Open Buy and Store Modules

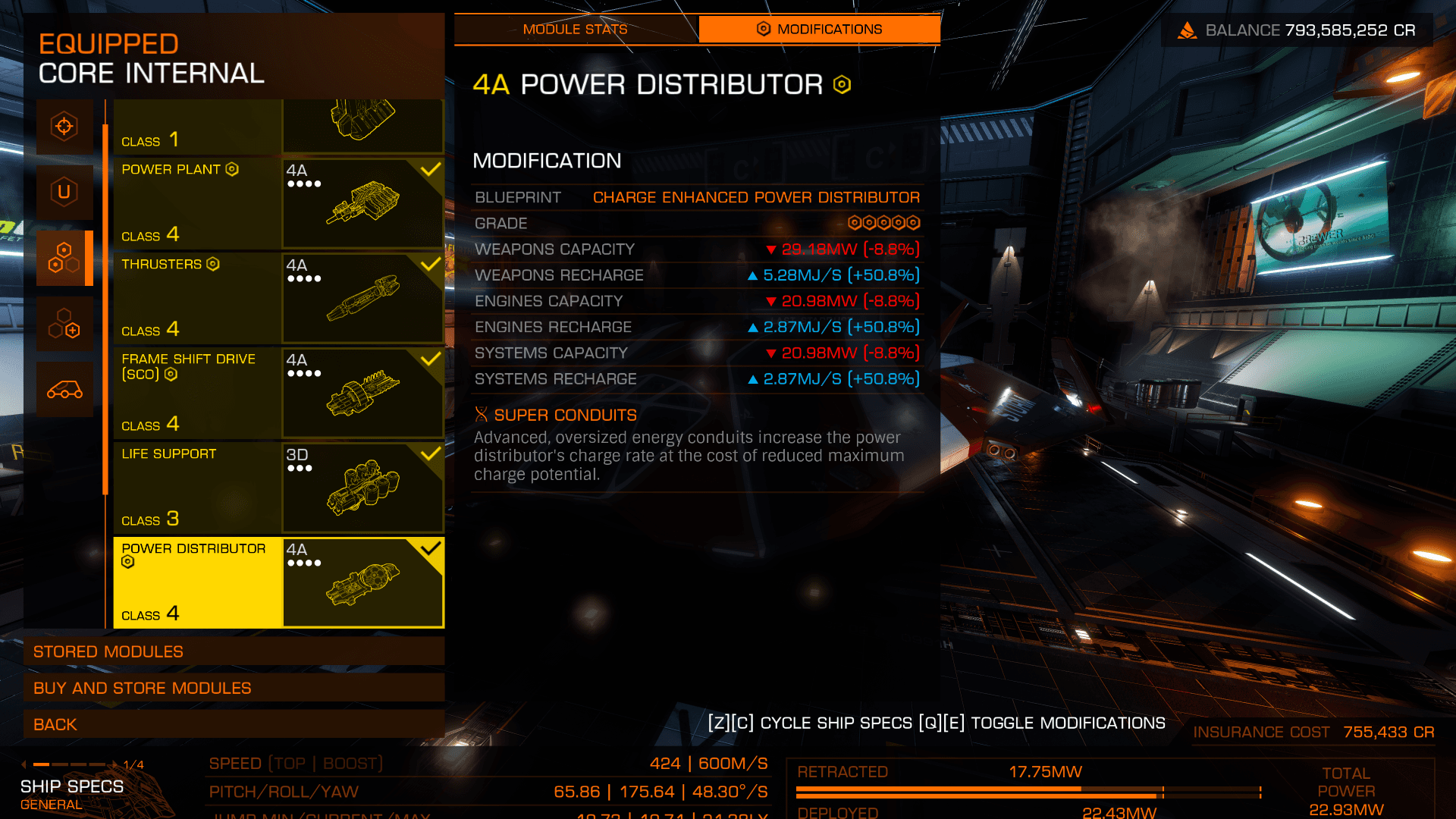tap(234, 688)
